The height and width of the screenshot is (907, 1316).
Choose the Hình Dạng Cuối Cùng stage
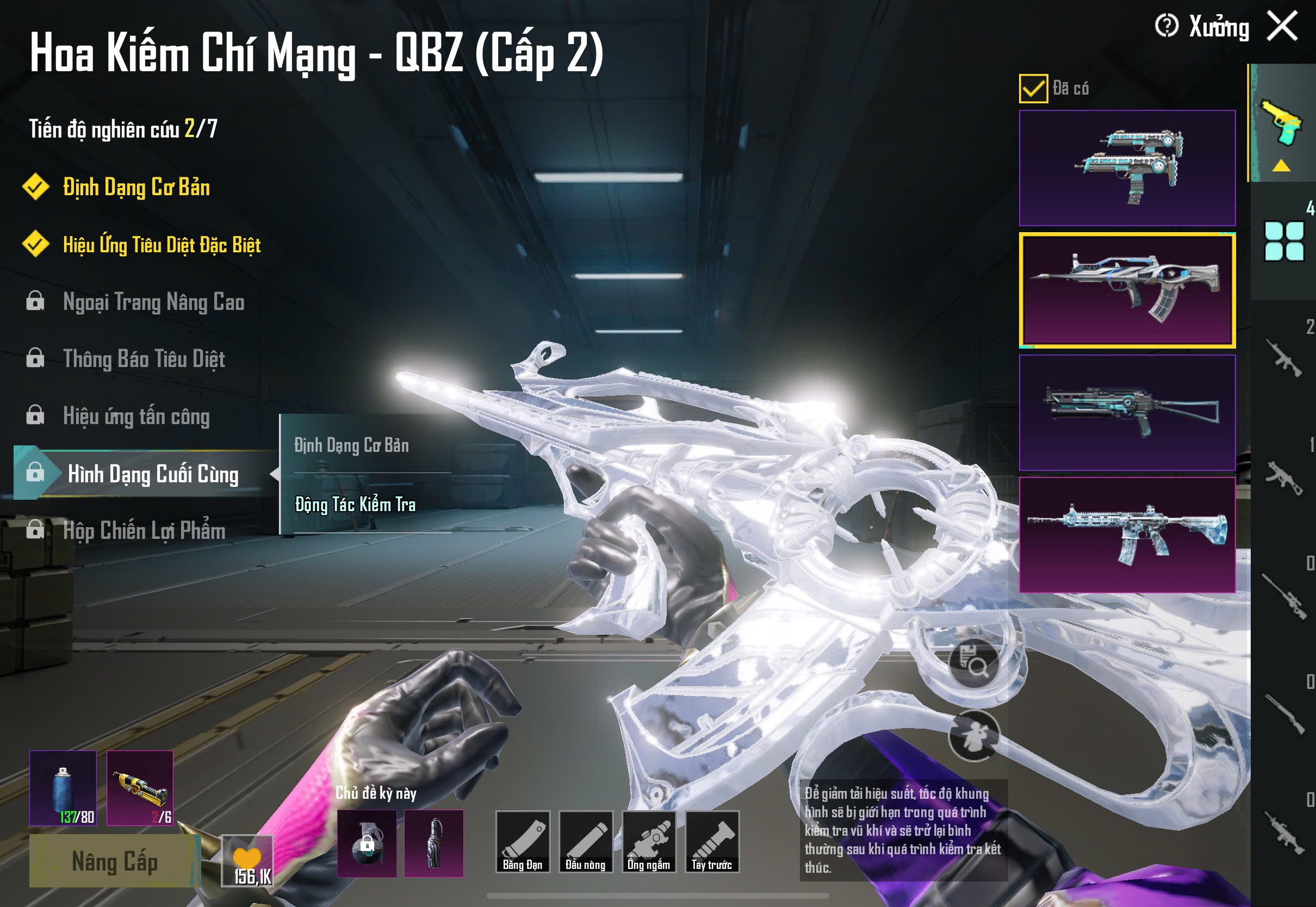152,474
